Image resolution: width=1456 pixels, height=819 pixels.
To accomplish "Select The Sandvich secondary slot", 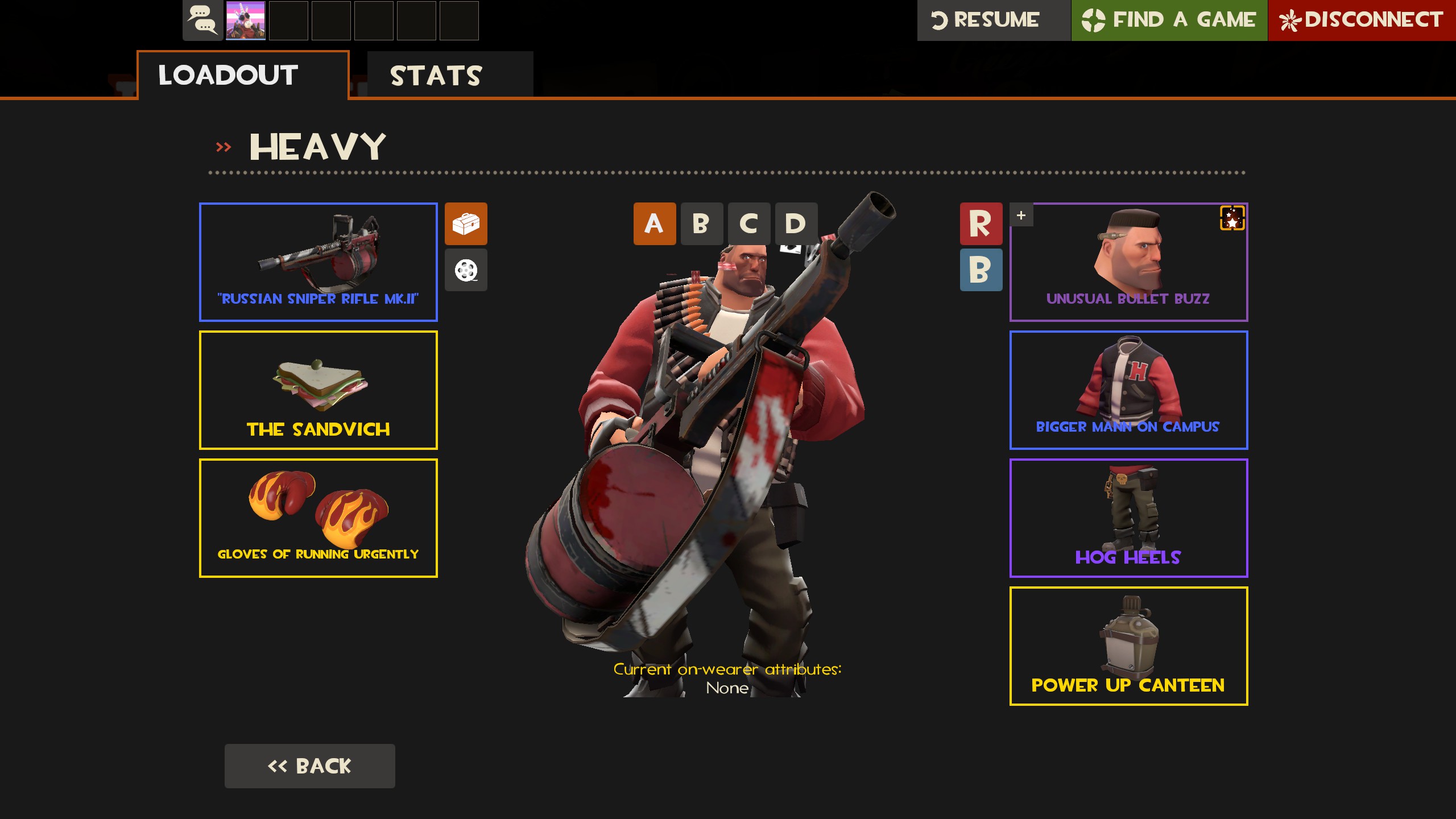I will click(318, 390).
